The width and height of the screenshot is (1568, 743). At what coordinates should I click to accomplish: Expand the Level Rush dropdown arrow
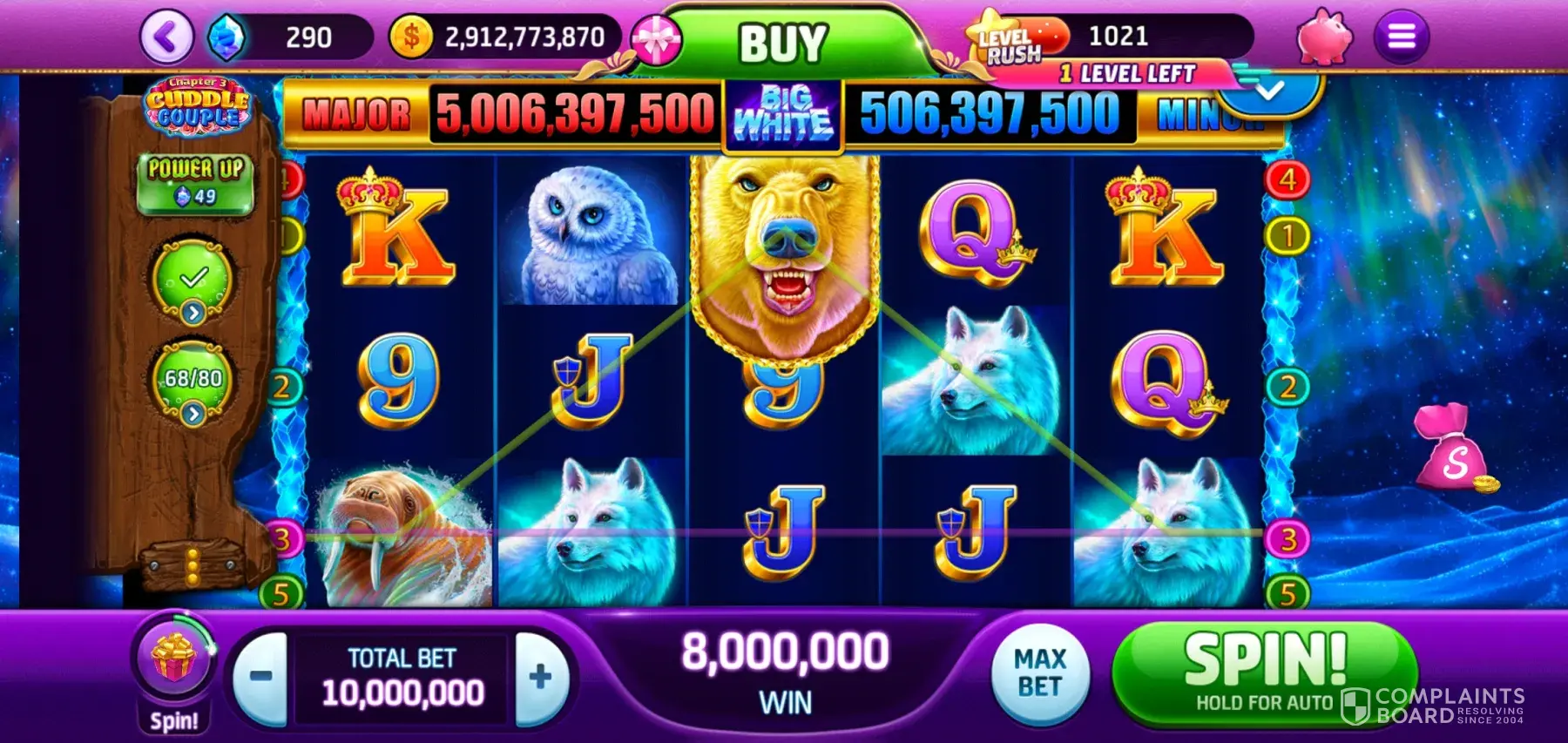pyautogui.click(x=1270, y=90)
